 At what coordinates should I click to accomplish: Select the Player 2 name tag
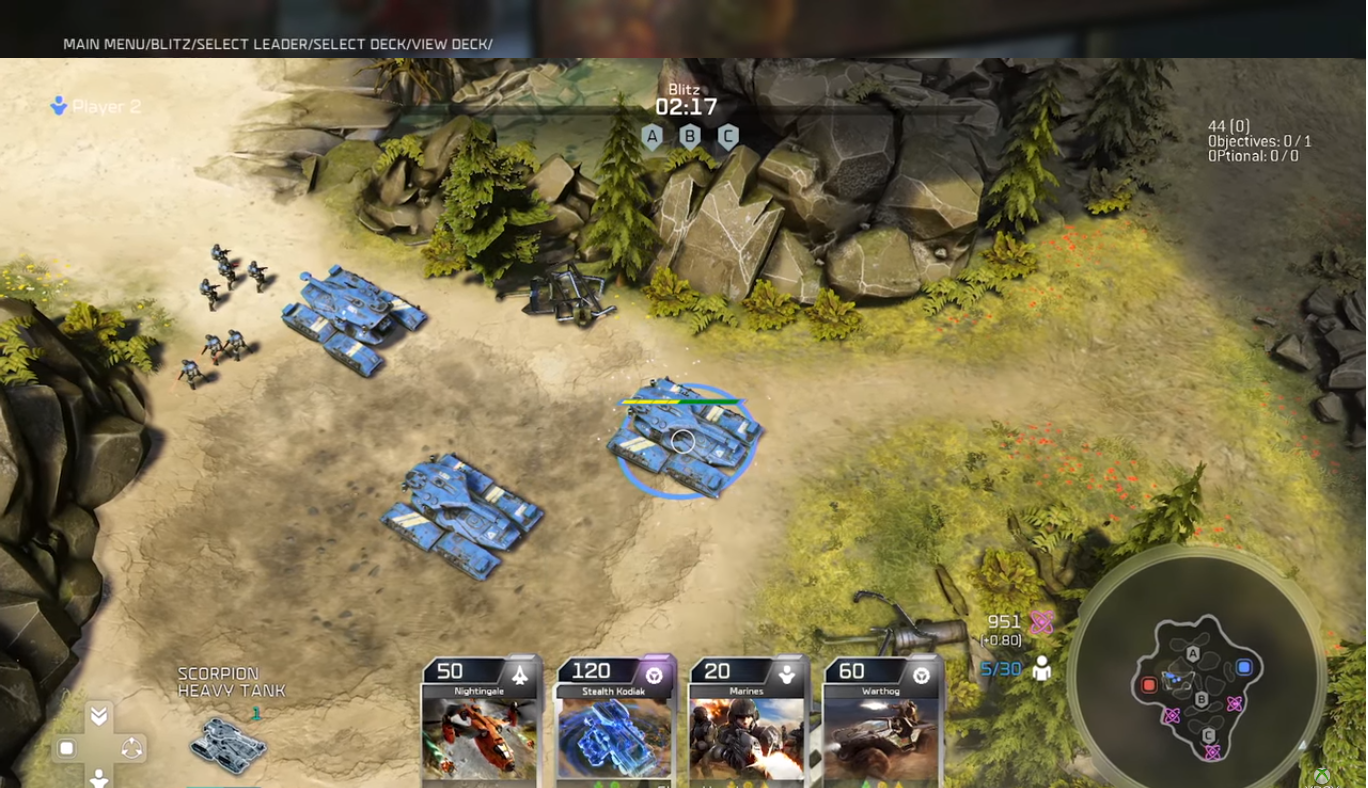tap(96, 106)
